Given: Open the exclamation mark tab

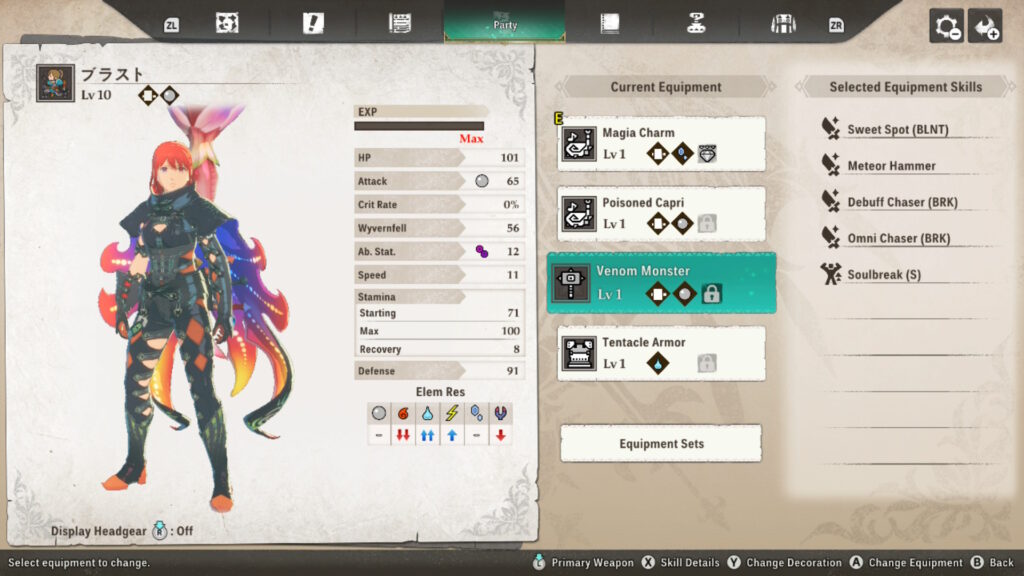Looking at the screenshot, I should 313,24.
